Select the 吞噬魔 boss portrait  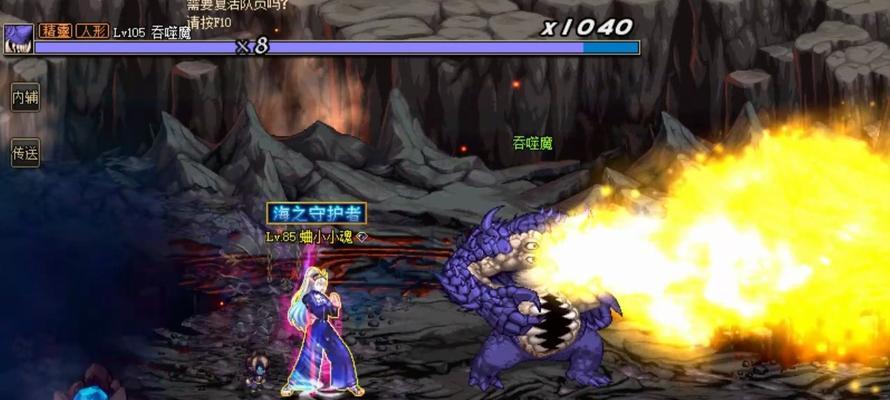(x=18, y=39)
